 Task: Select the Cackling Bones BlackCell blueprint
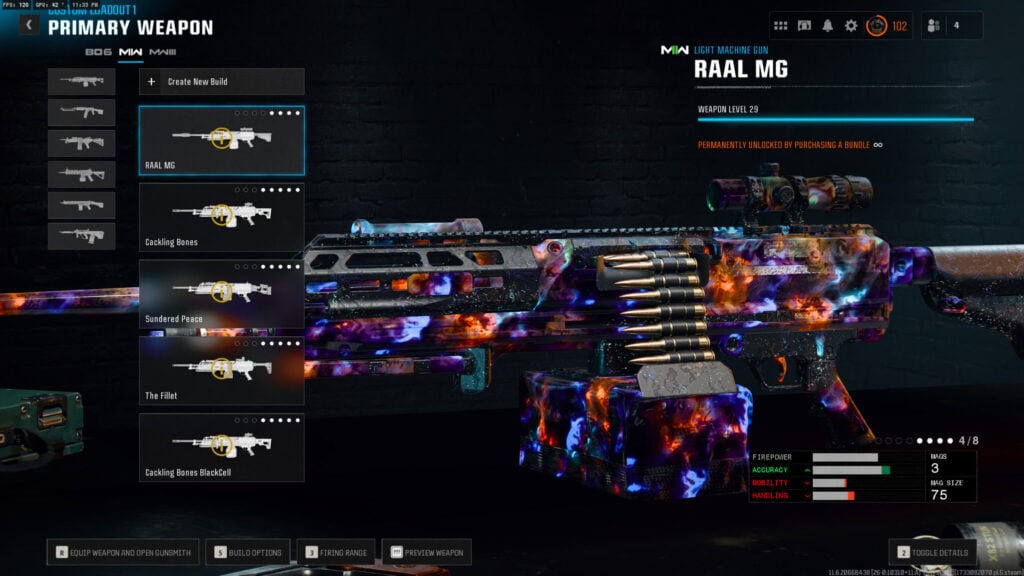221,448
